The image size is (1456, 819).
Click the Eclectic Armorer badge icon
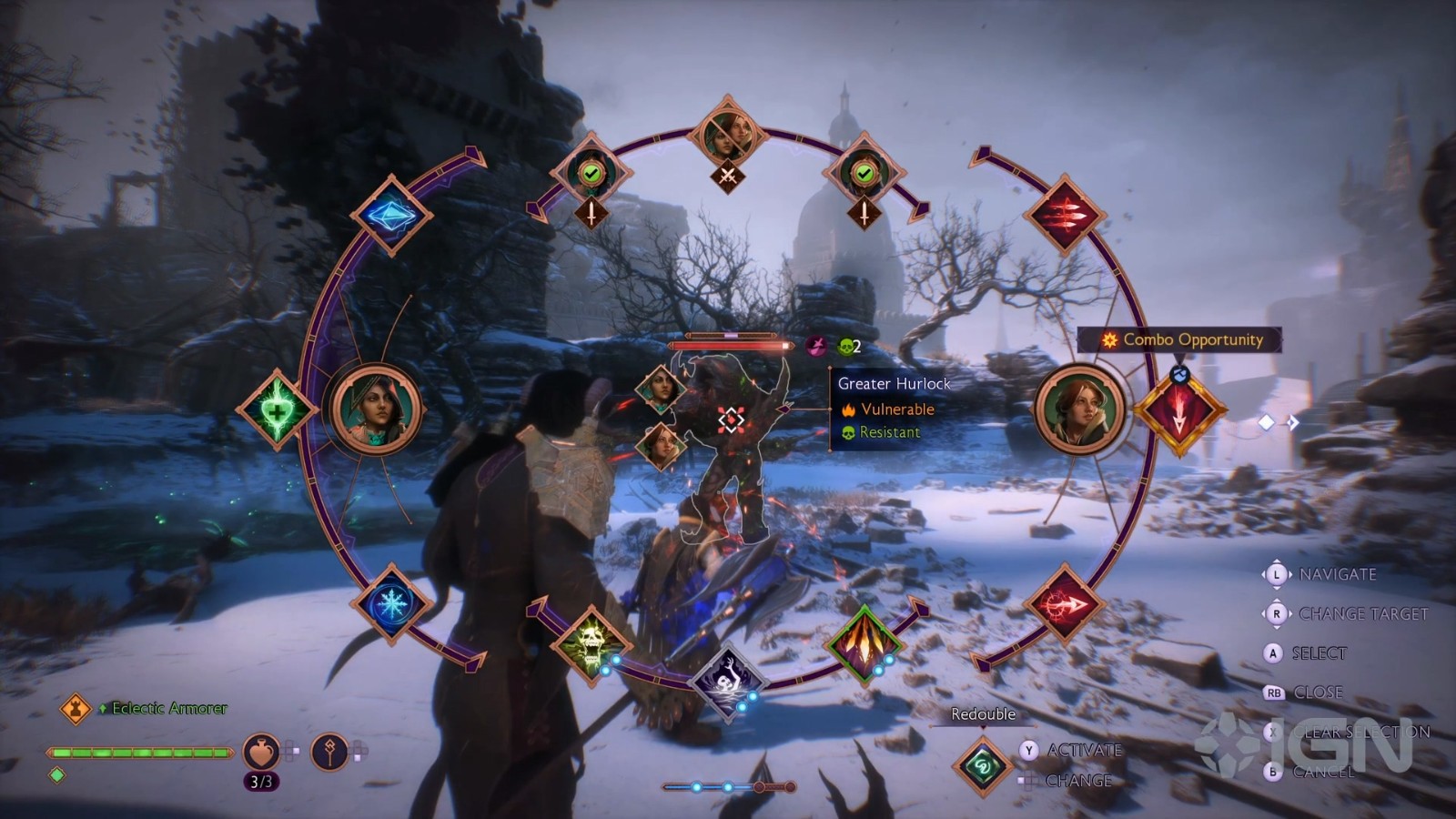(76, 707)
